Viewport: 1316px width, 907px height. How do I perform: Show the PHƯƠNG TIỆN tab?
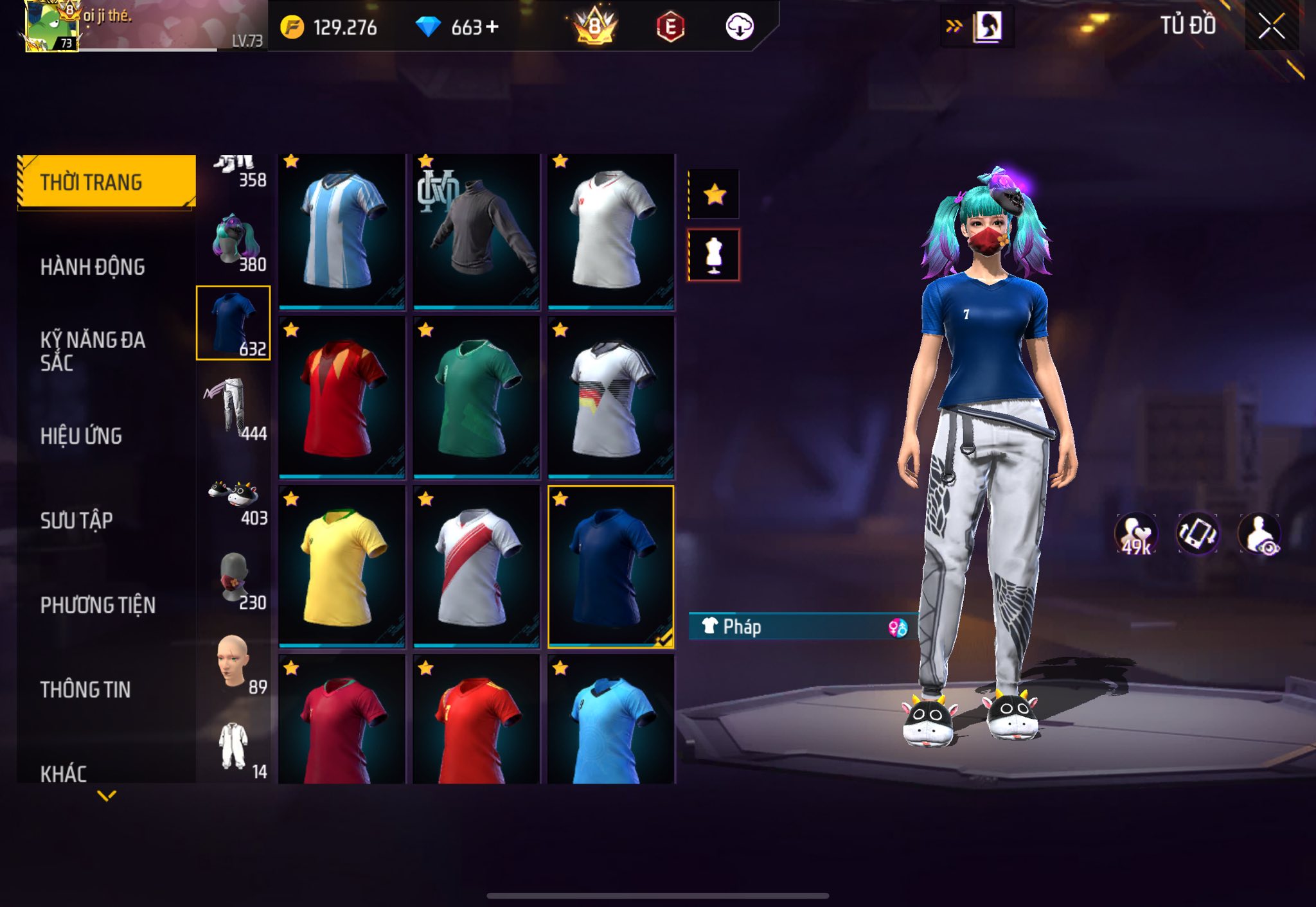pos(98,605)
